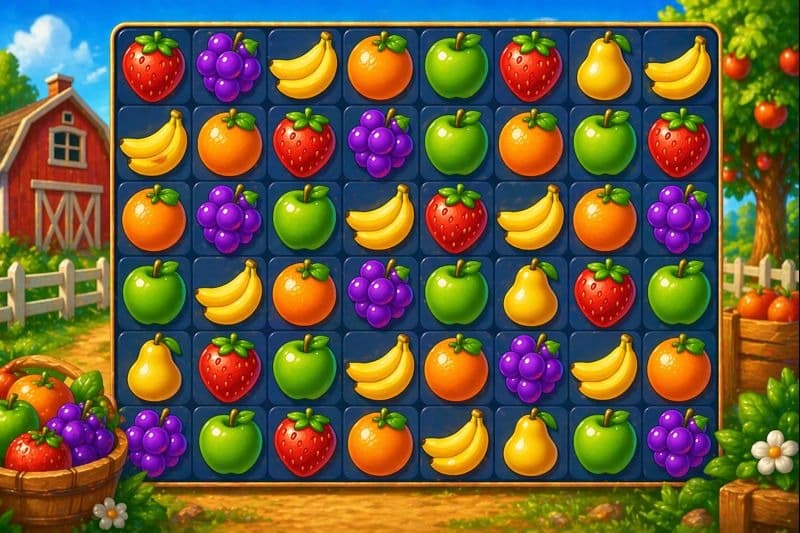Choose the pear tile in the fifth row
Image resolution: width=800 pixels, height=533 pixels.
click(x=154, y=368)
